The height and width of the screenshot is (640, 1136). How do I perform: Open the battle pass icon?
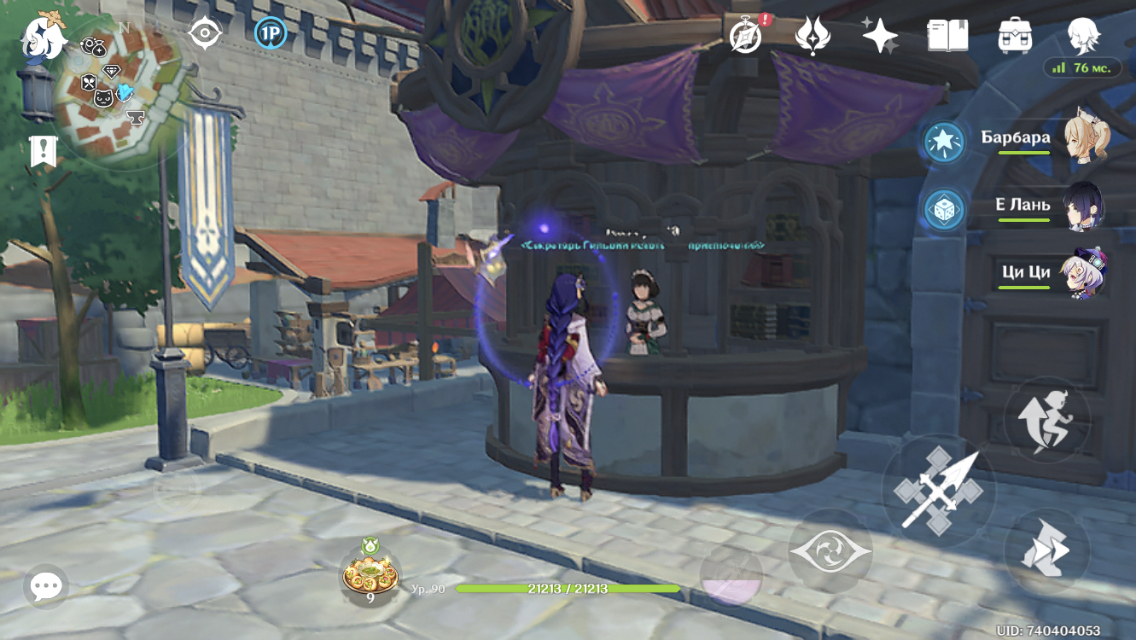(x=812, y=36)
